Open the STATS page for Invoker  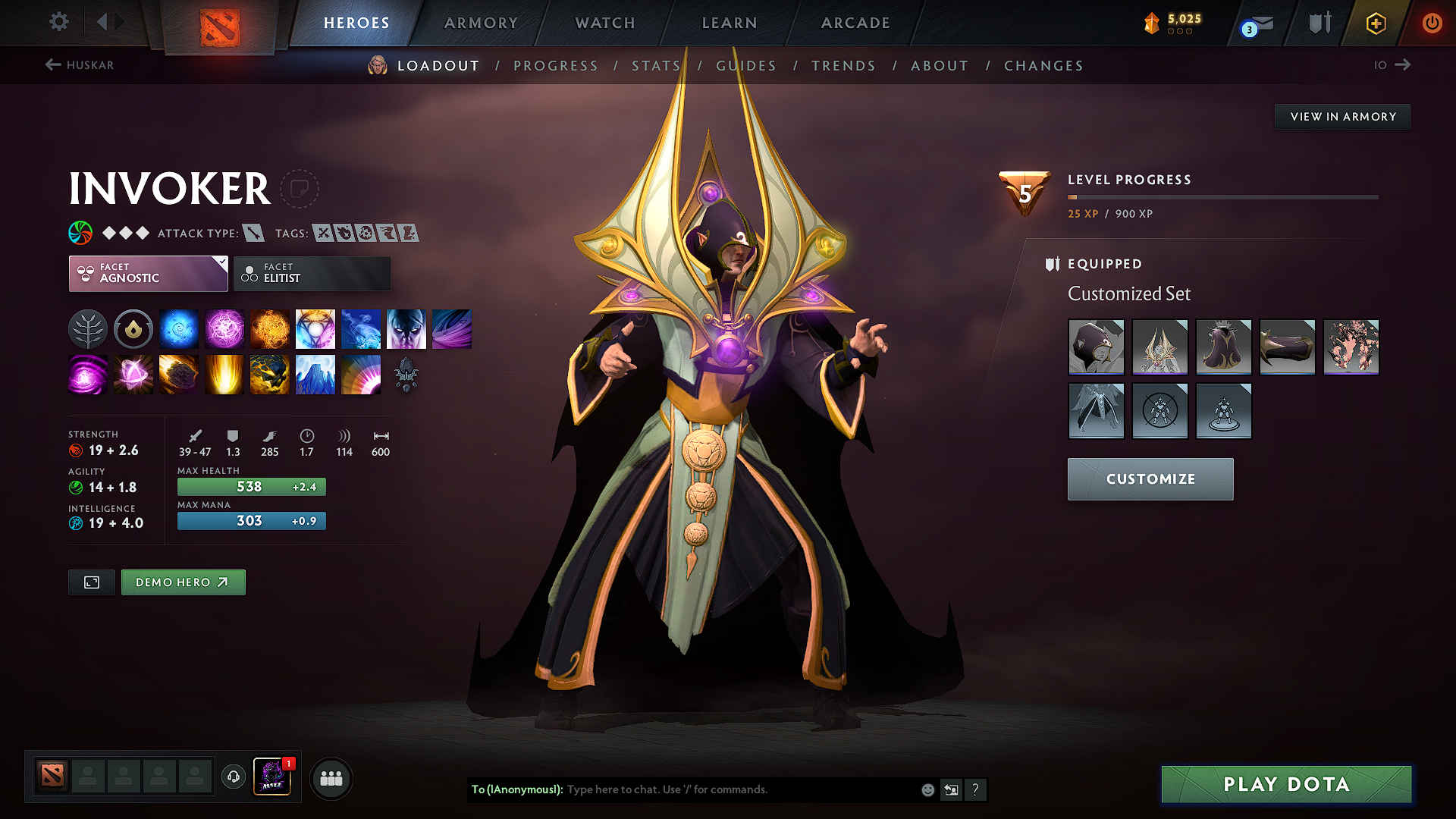pyautogui.click(x=656, y=65)
